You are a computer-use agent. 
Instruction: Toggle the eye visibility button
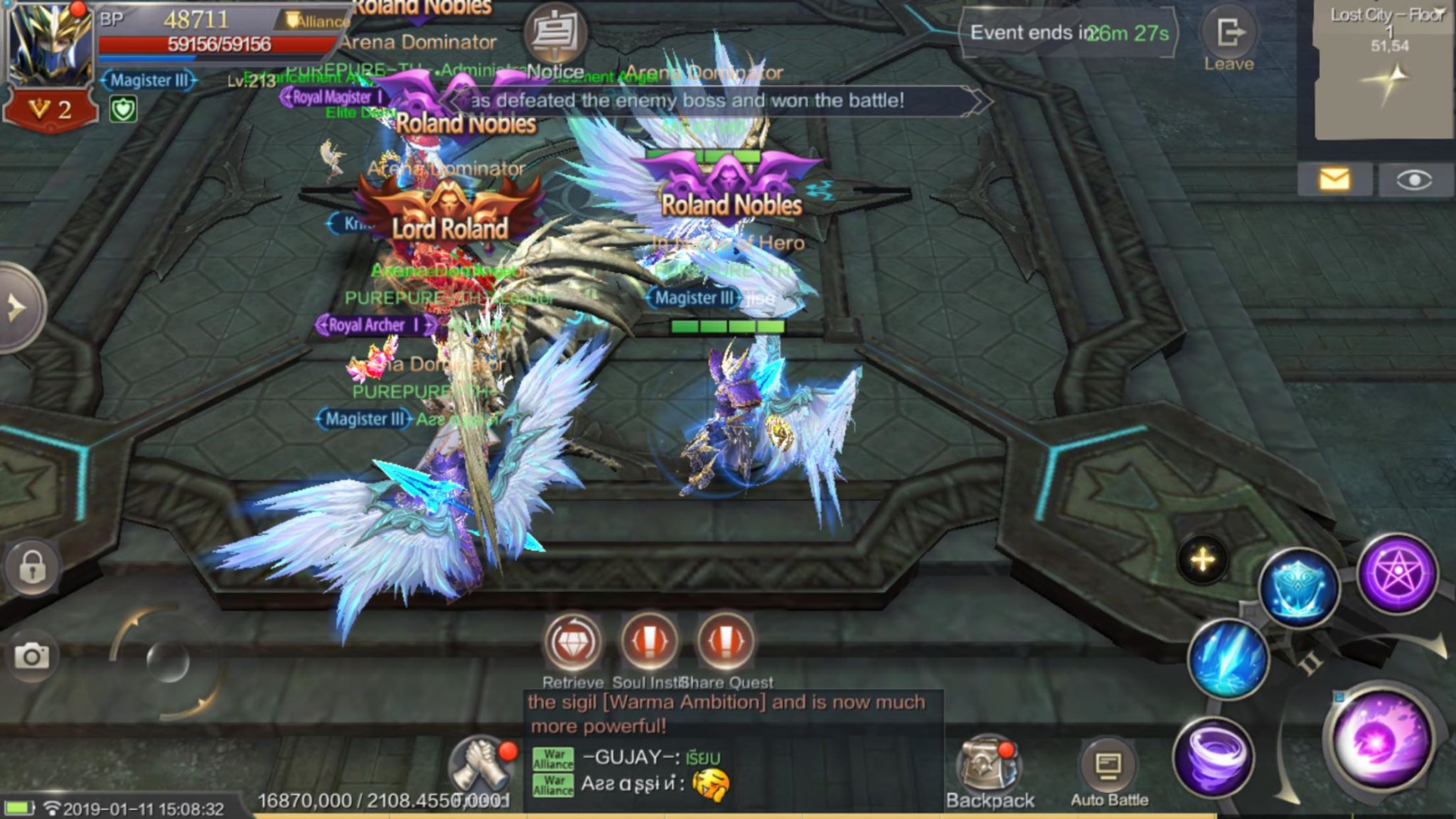(1414, 181)
